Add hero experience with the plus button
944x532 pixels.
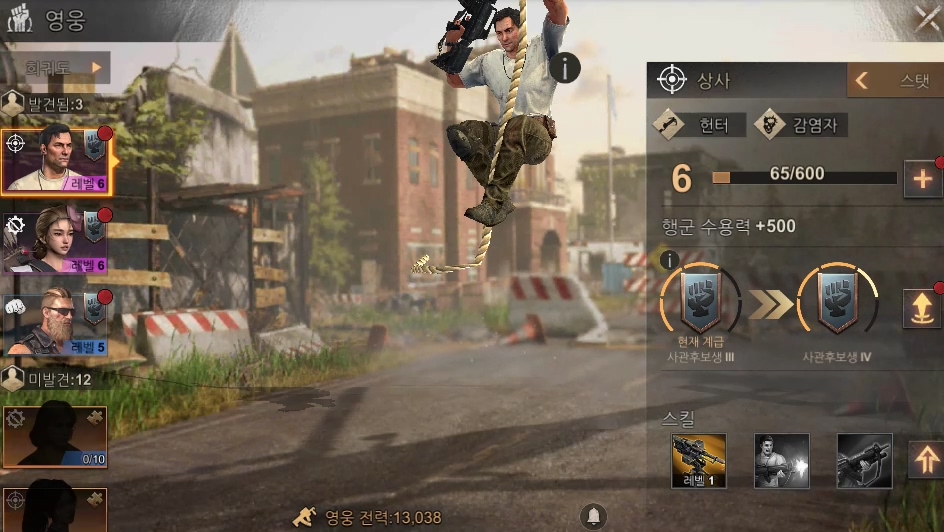click(922, 179)
